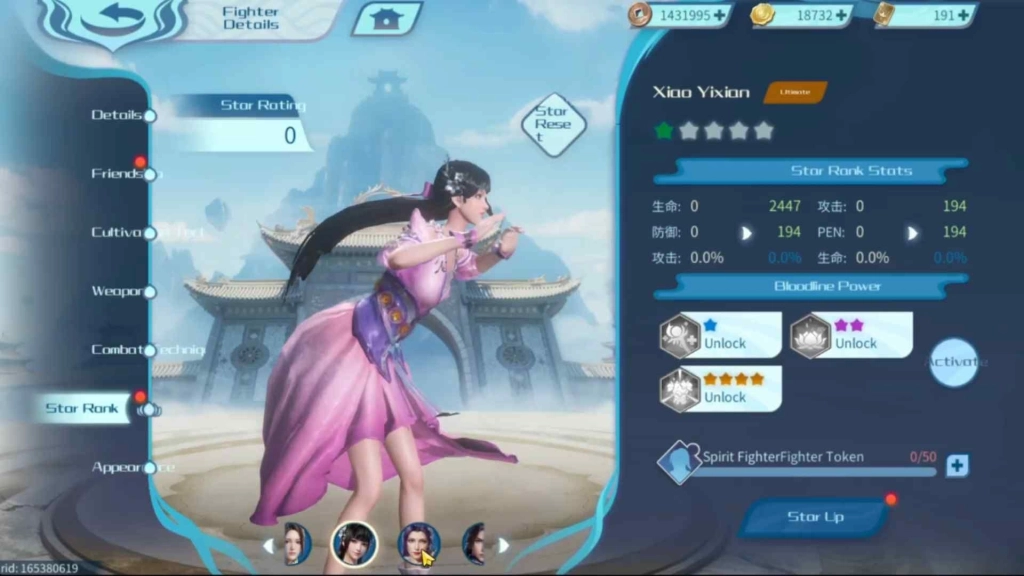Select the Star Rank tab
1024x576 pixels.
pyautogui.click(x=83, y=408)
